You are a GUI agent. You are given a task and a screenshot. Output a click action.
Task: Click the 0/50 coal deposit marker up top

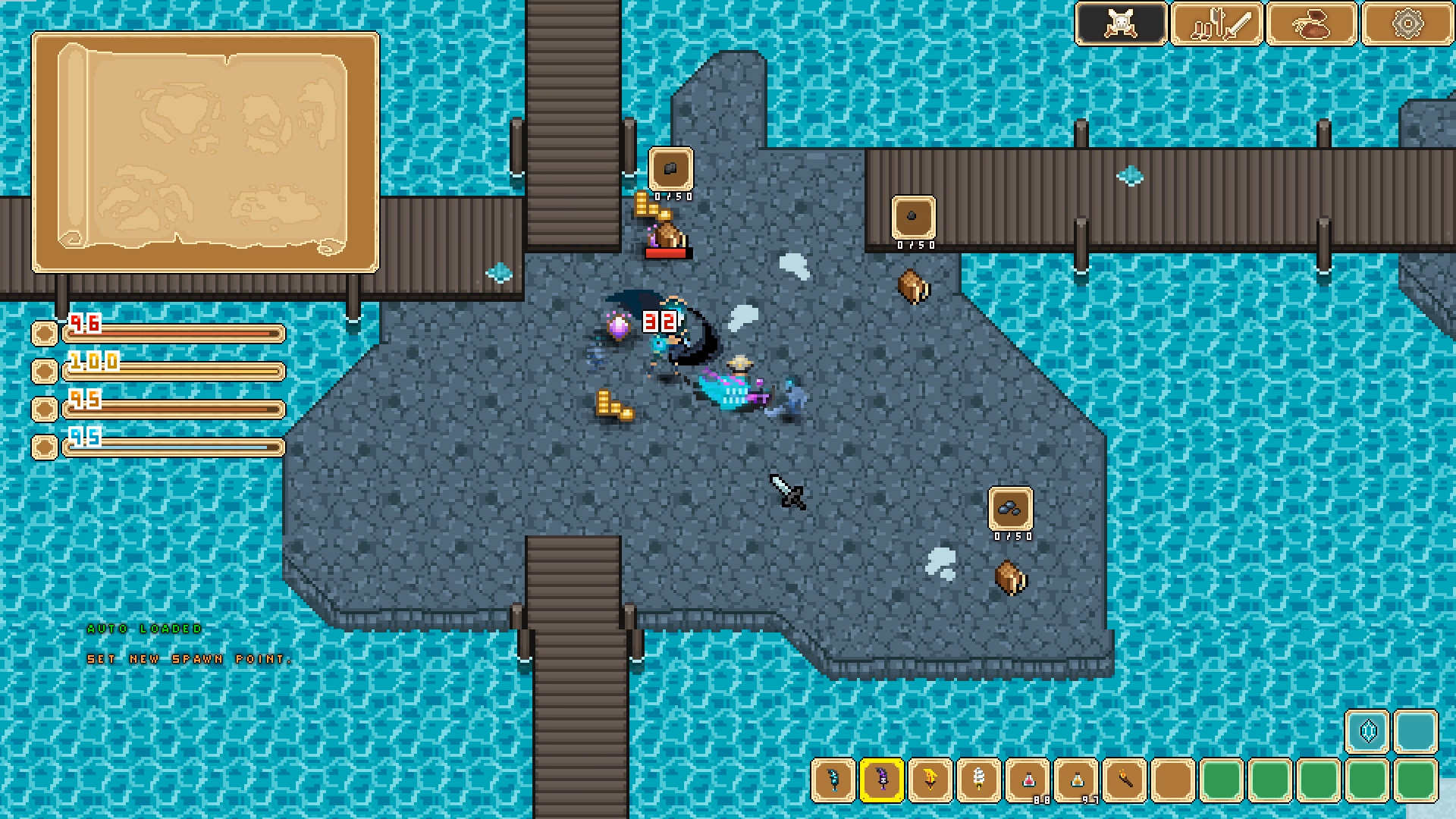[670, 168]
